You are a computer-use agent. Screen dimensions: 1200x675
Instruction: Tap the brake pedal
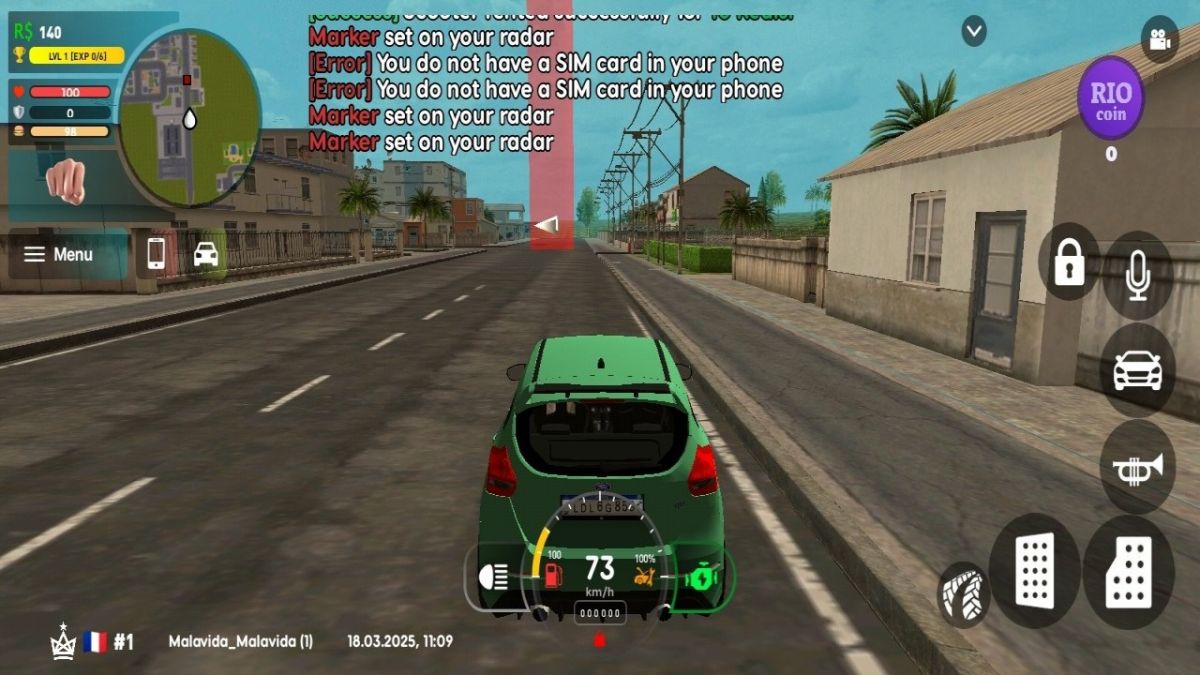[1035, 571]
